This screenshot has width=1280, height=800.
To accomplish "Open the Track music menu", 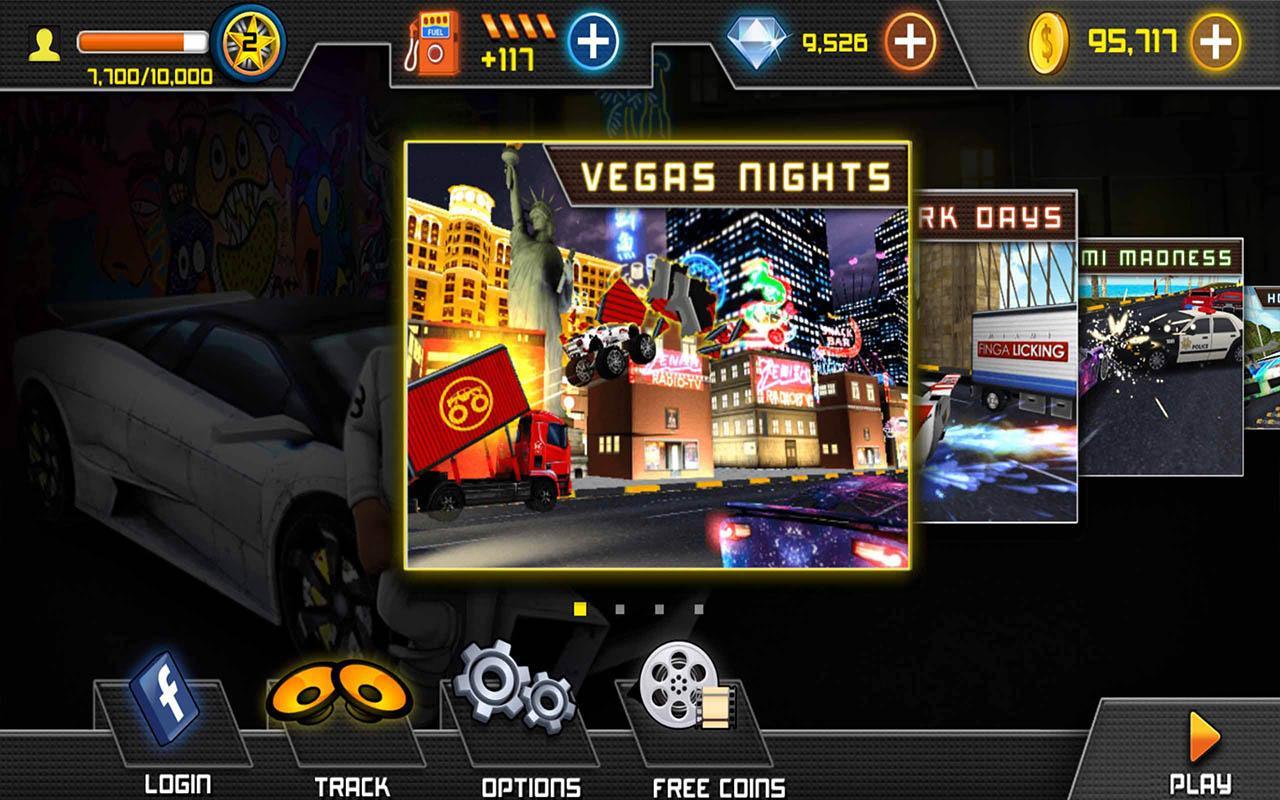I will (x=339, y=696).
